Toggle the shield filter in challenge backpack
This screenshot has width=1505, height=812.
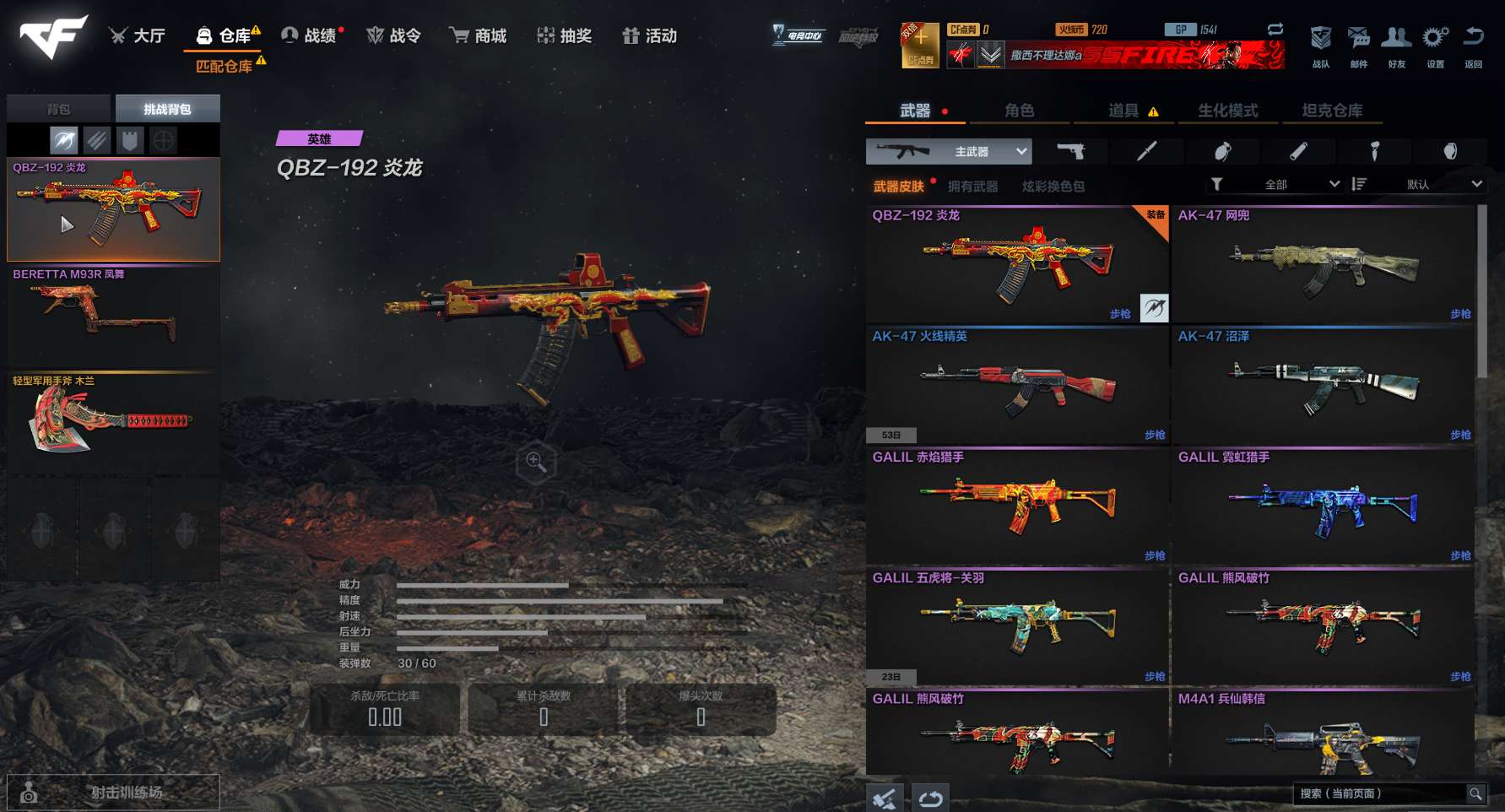(x=128, y=139)
